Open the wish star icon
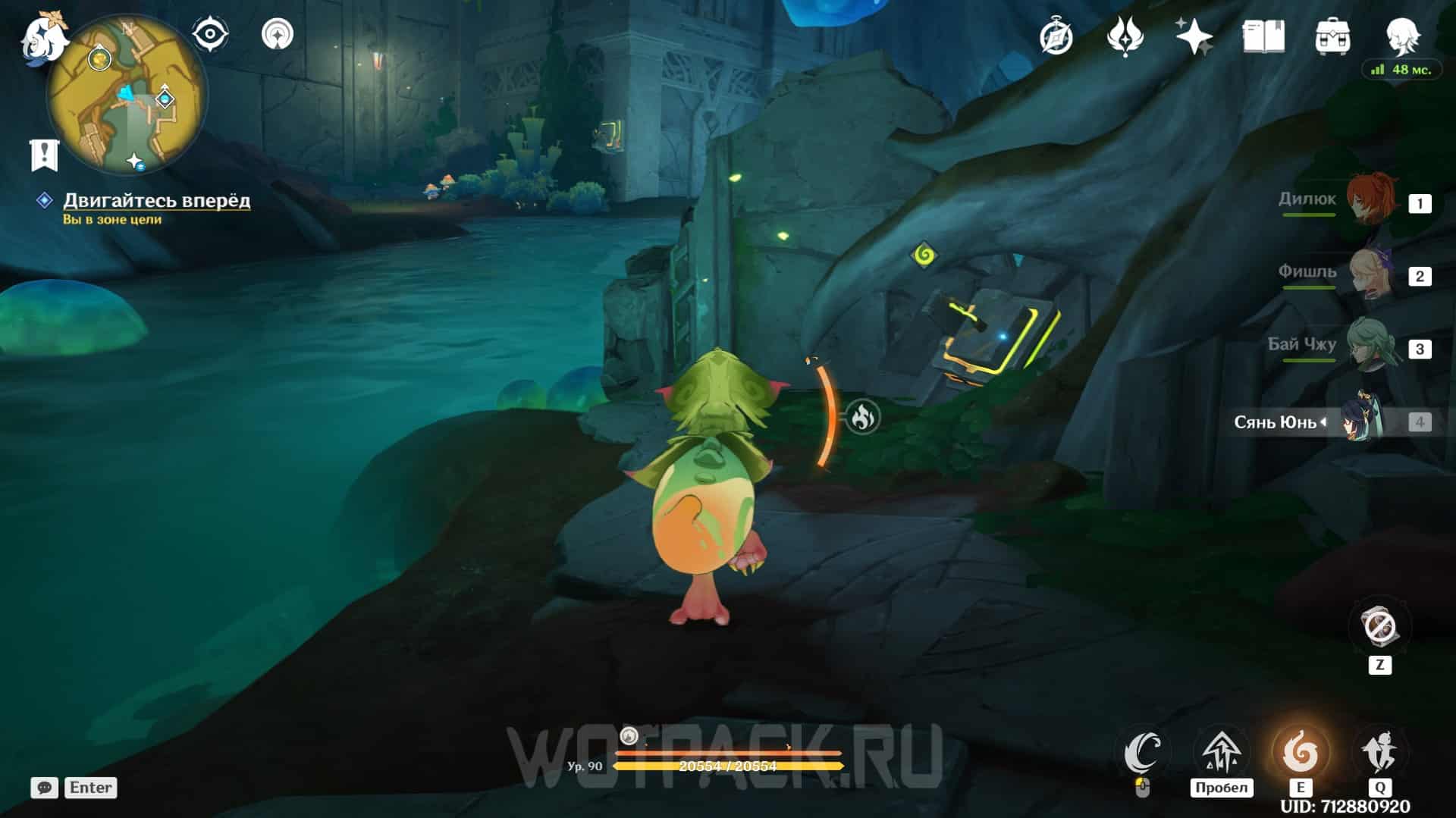This screenshot has height=818, width=1456. coord(1194,36)
